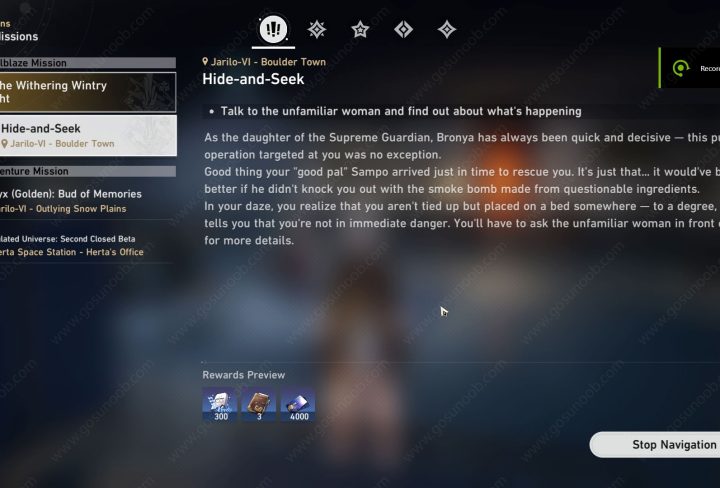The image size is (720, 488).
Task: Inspect the 4000 credit reward icon
Action: coord(297,405)
